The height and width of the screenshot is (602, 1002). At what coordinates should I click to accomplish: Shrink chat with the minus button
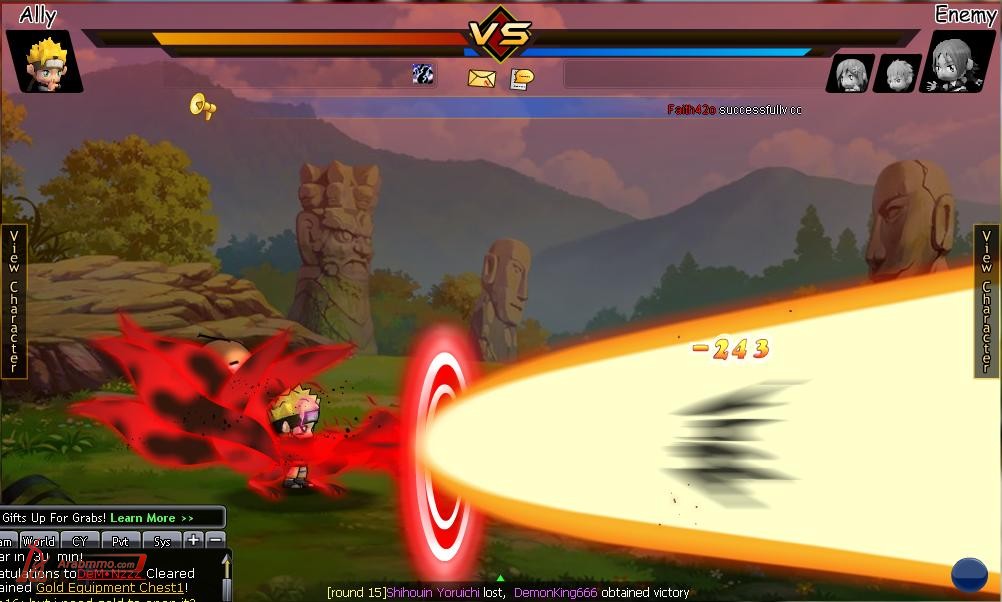[x=215, y=540]
